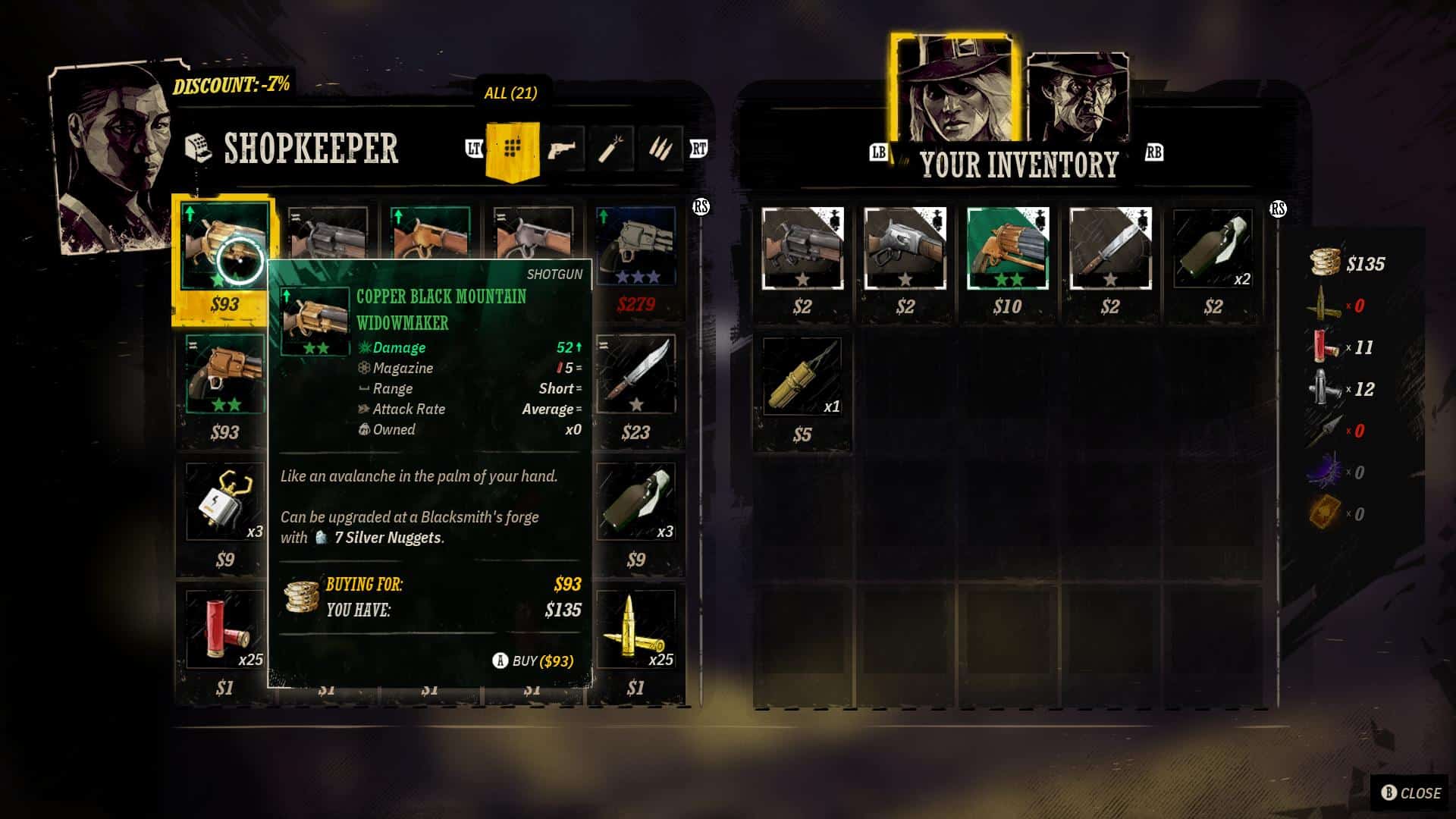Select the $279 three-star revolver
1456x819 pixels.
[635, 246]
